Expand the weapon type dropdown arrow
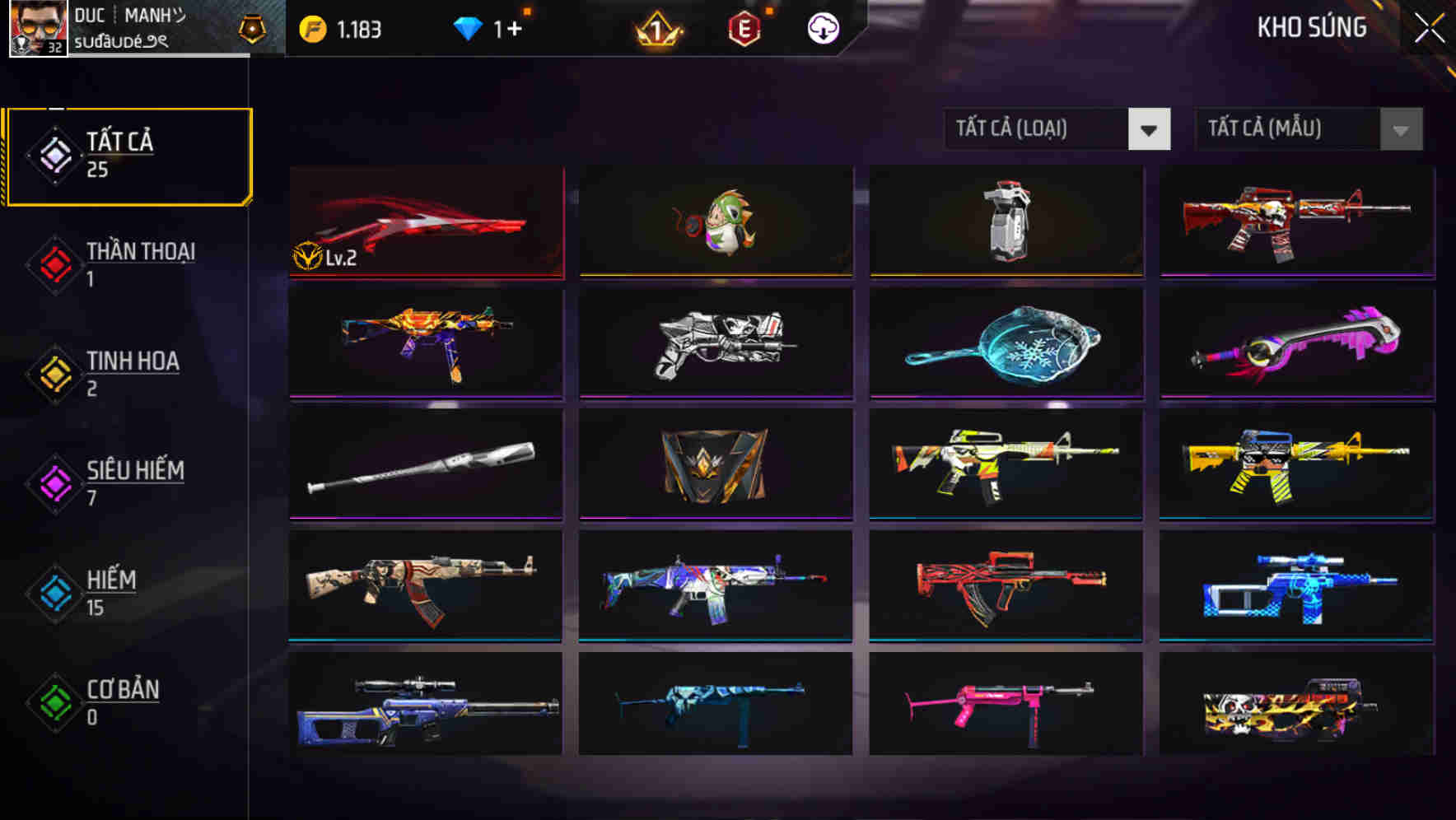This screenshot has width=1456, height=820. point(1150,129)
